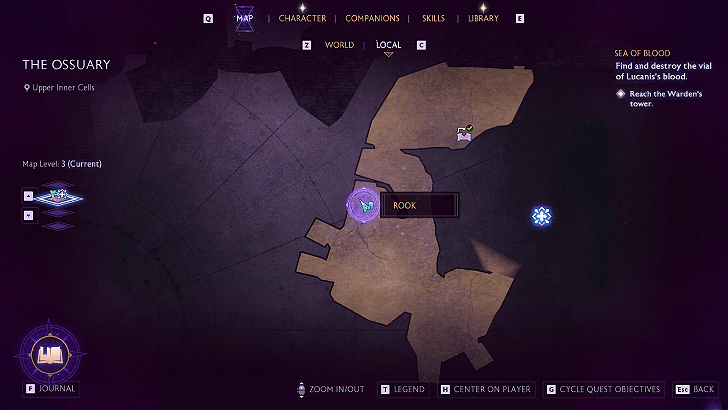Select the Map tab
This screenshot has height=410, width=728.
pos(244,18)
